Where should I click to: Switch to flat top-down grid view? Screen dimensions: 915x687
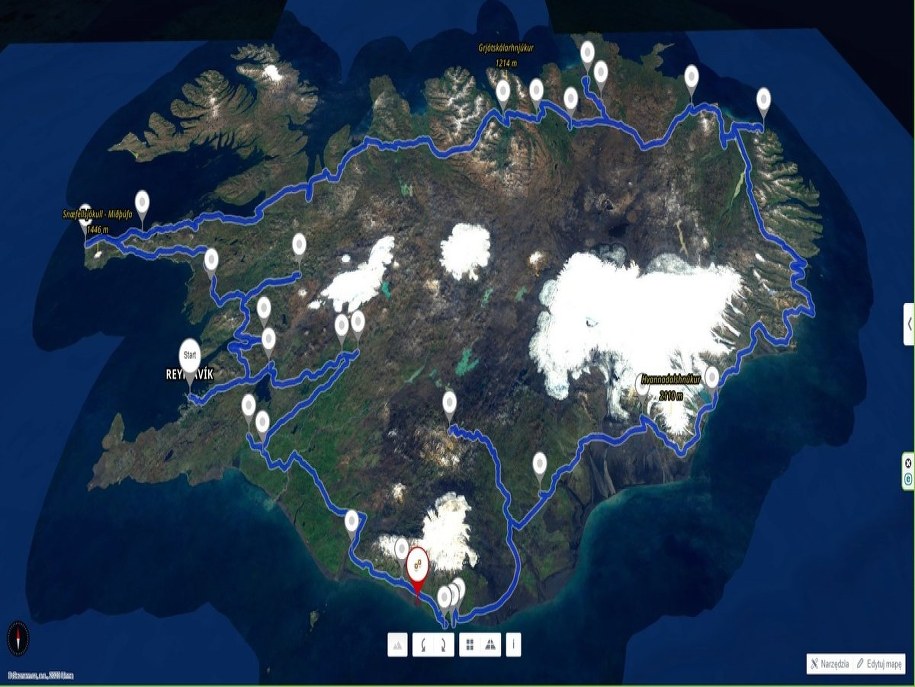tap(468, 645)
